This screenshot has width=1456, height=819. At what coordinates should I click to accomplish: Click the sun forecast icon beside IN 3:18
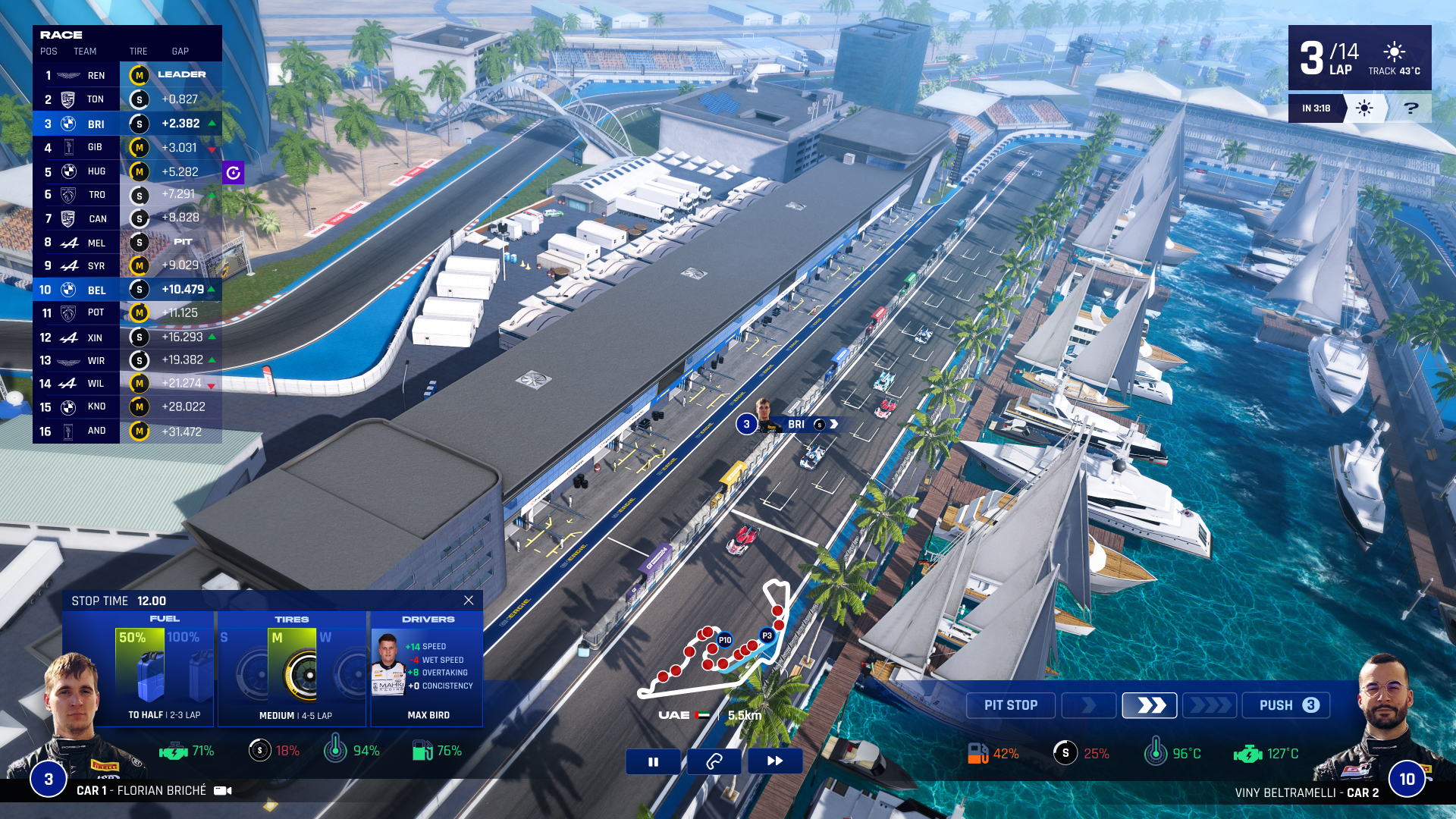pyautogui.click(x=1363, y=108)
